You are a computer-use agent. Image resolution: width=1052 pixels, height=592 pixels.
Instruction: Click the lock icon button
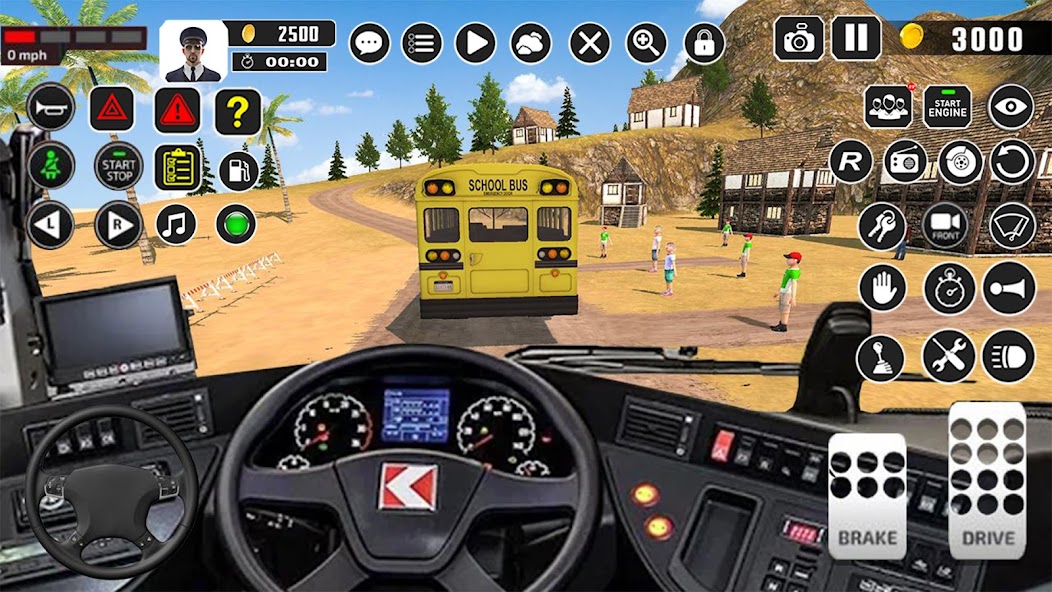pos(704,43)
